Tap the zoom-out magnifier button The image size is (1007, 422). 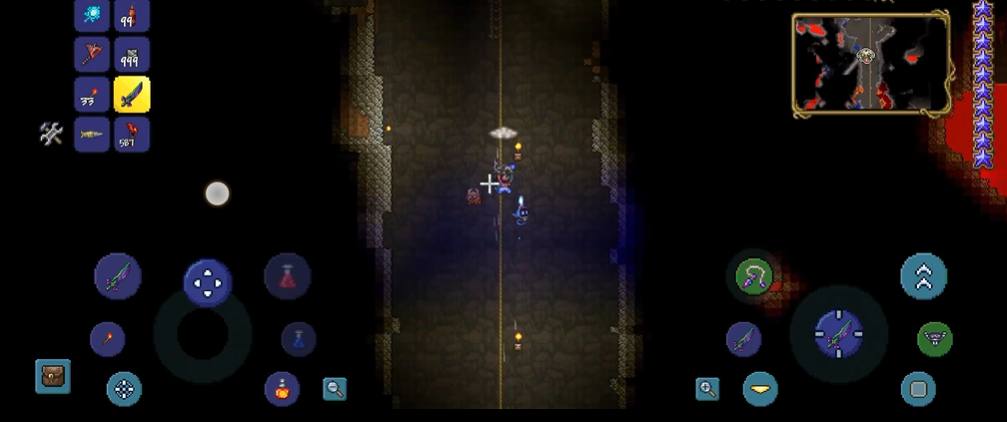[335, 389]
